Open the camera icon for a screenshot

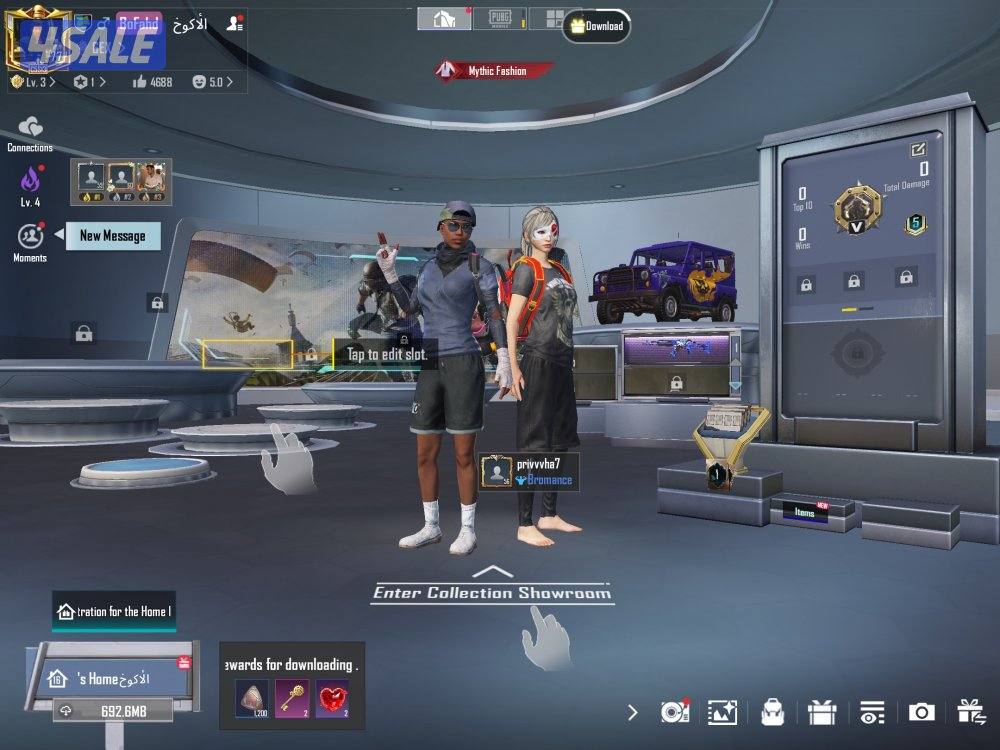tap(921, 712)
